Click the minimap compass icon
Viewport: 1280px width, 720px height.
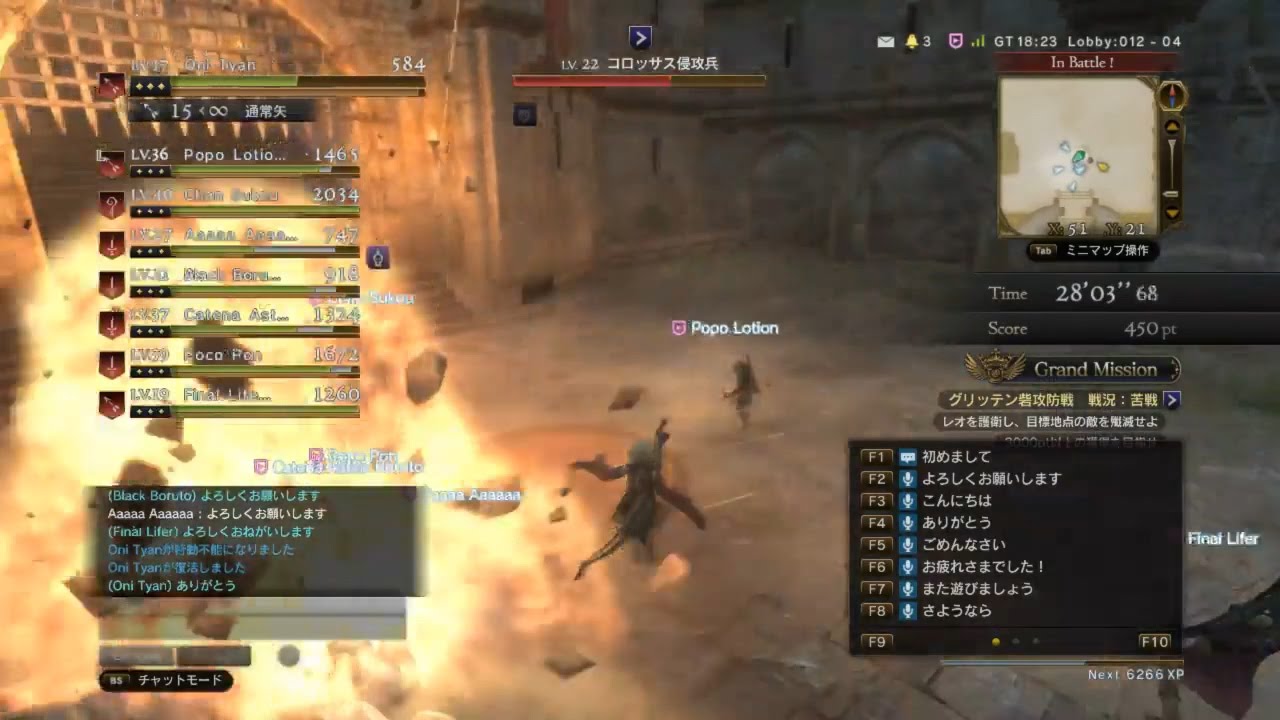1172,96
